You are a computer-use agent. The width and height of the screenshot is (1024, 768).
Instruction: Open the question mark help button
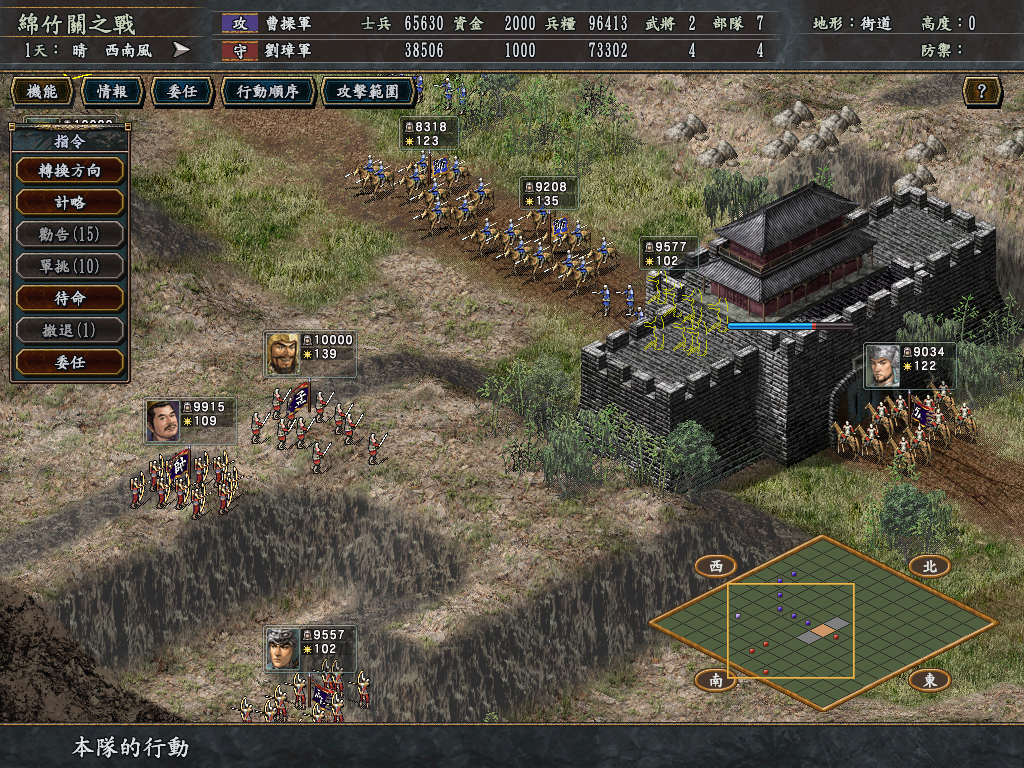click(982, 92)
